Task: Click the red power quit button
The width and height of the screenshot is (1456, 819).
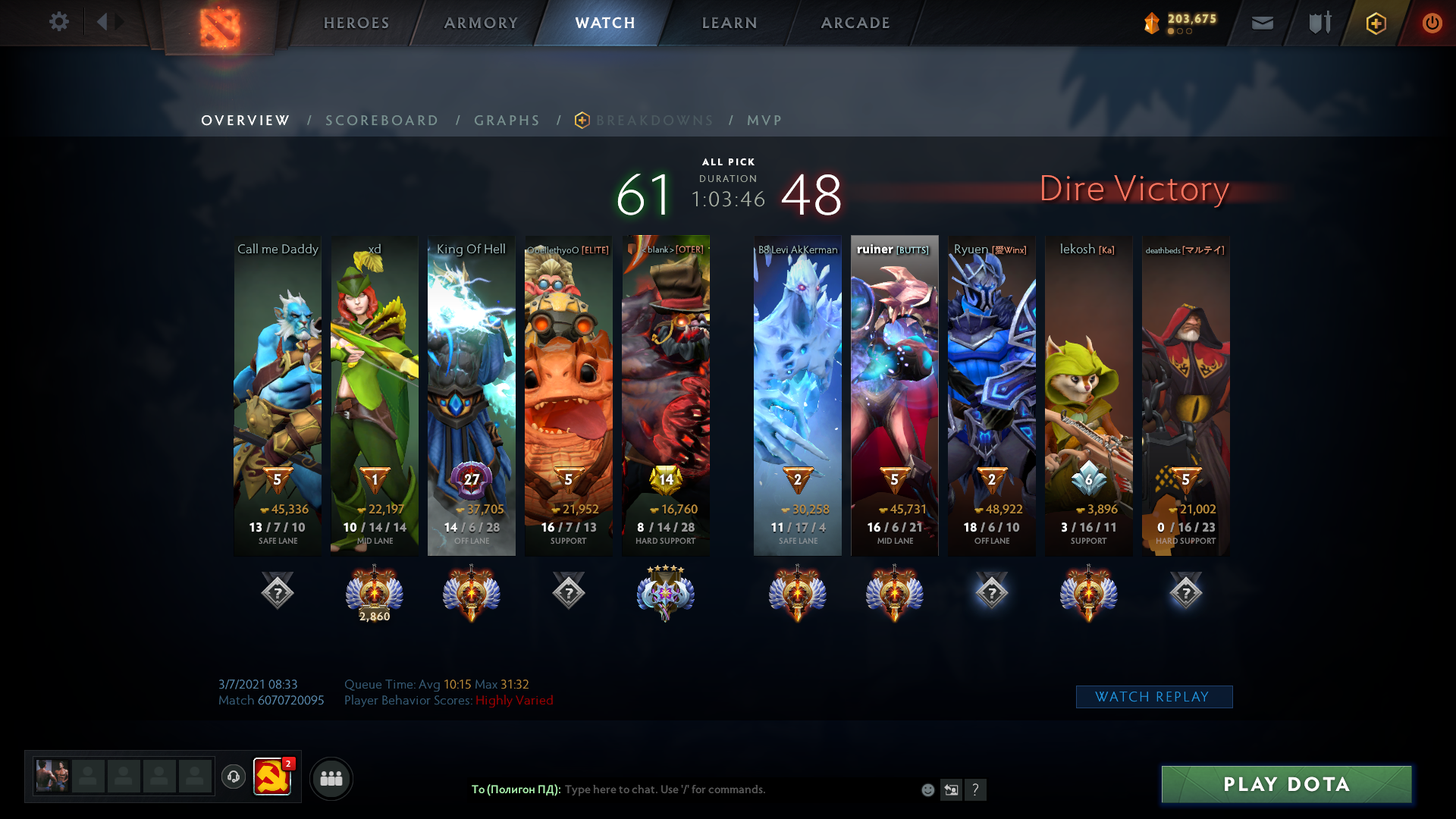Action: [1432, 23]
